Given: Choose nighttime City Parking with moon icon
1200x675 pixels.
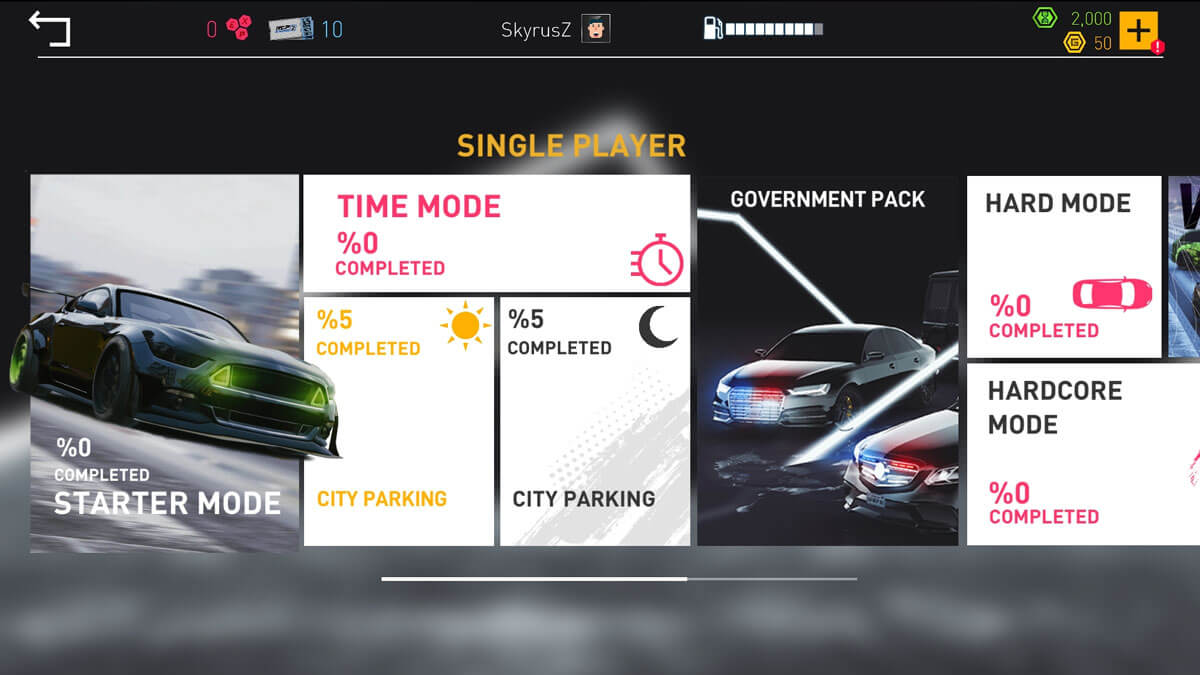Looking at the screenshot, I should (x=595, y=421).
